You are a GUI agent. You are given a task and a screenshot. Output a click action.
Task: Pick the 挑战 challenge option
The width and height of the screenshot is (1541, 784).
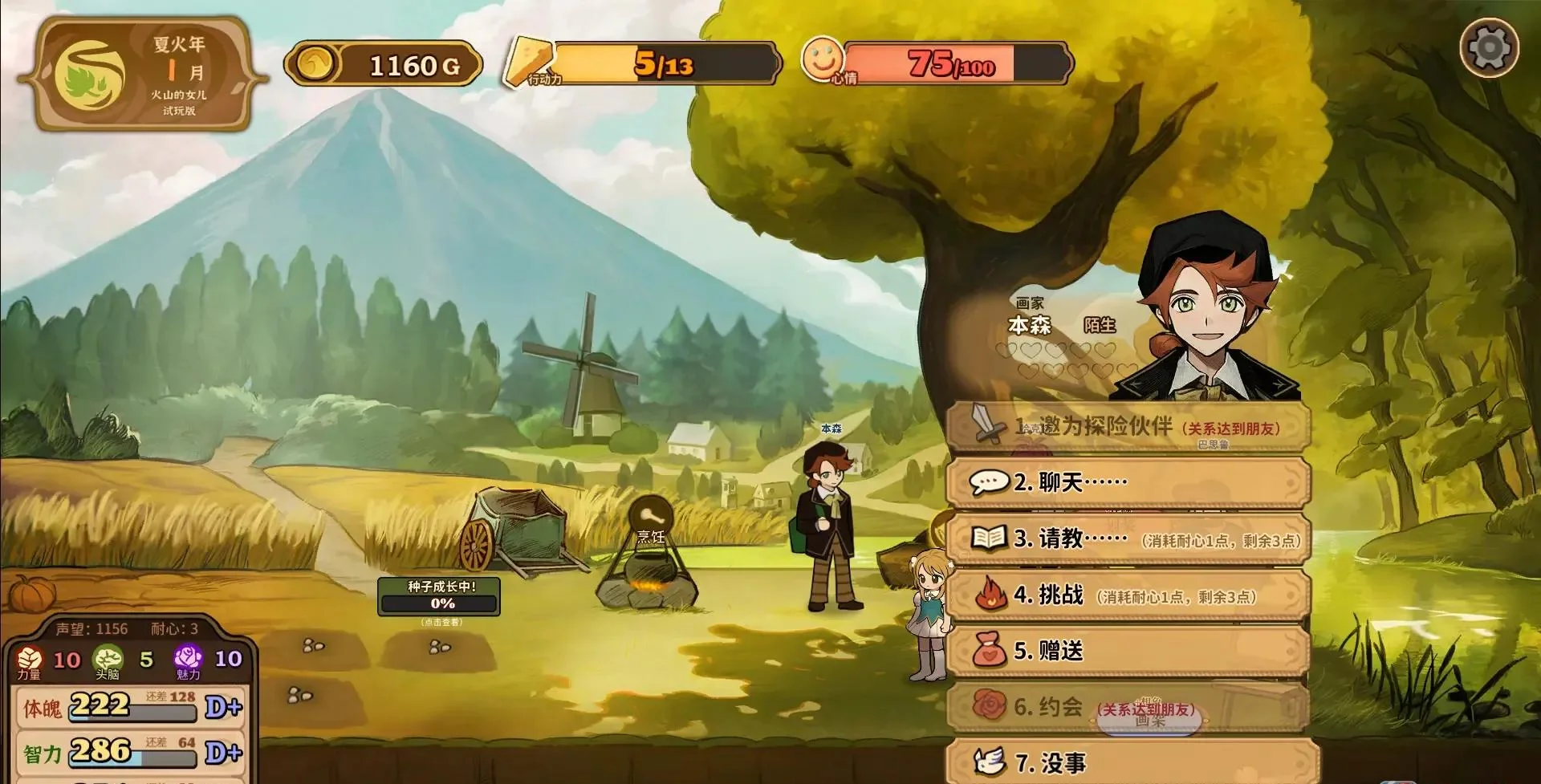(1128, 595)
